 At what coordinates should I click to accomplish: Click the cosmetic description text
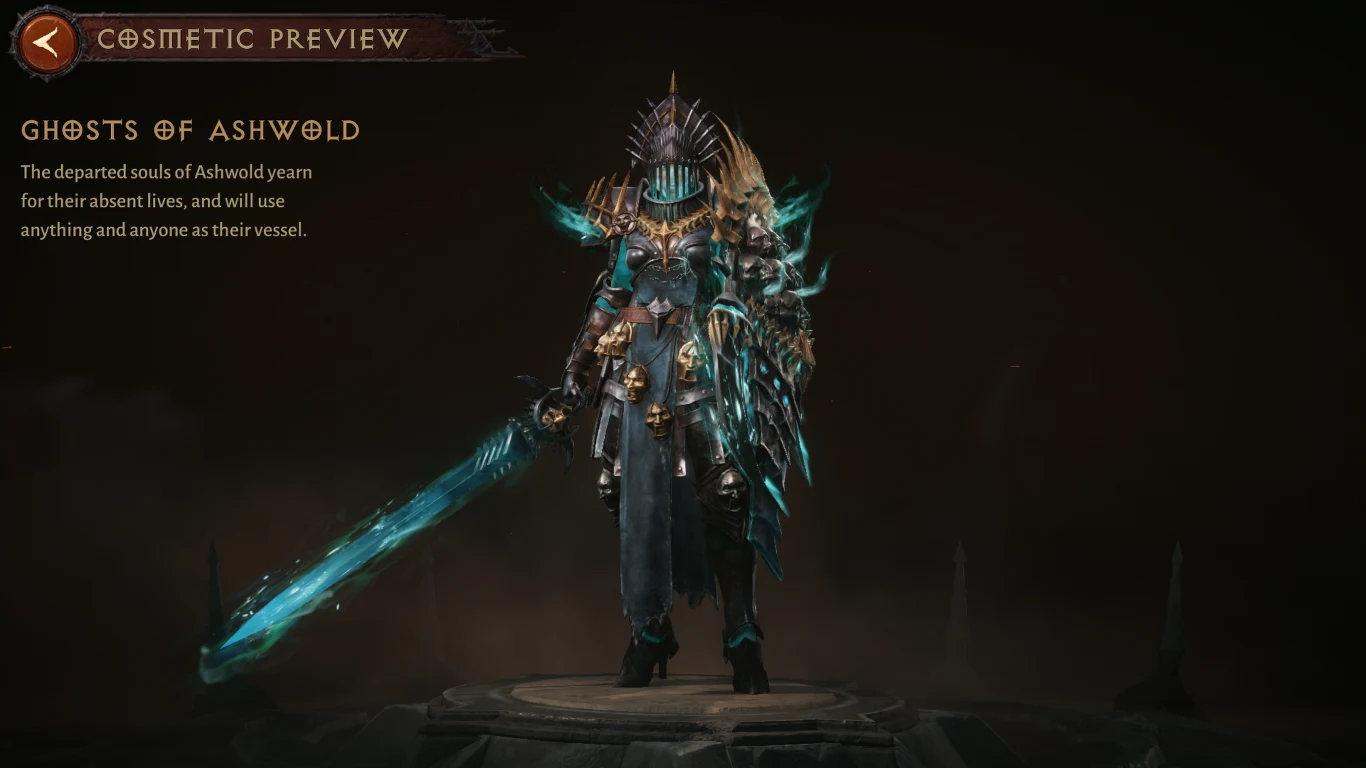coord(165,200)
